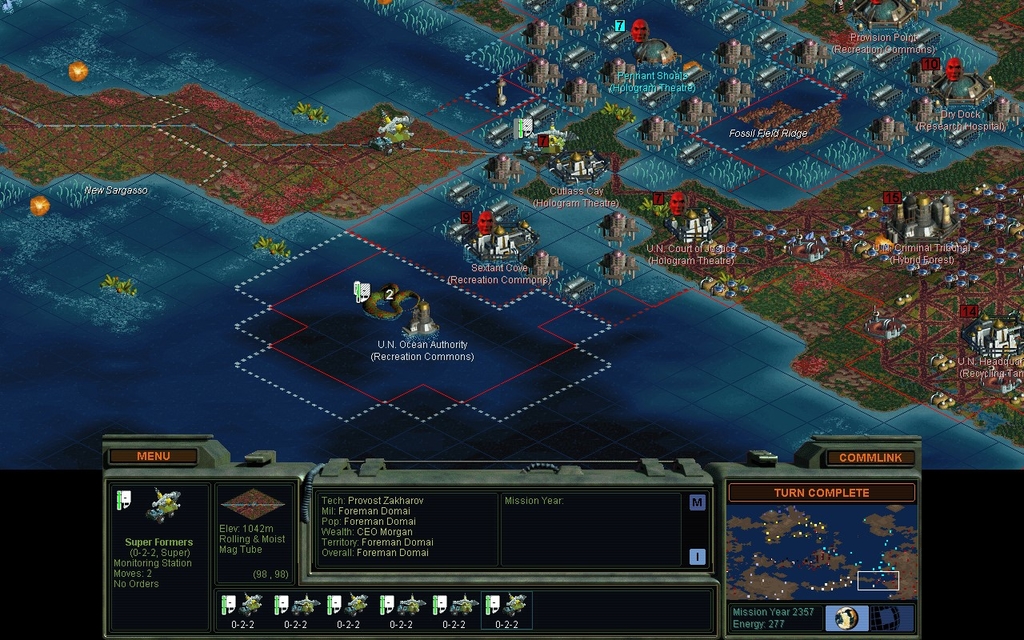Open the MENU button
1024x640 pixels.
[x=153, y=456]
